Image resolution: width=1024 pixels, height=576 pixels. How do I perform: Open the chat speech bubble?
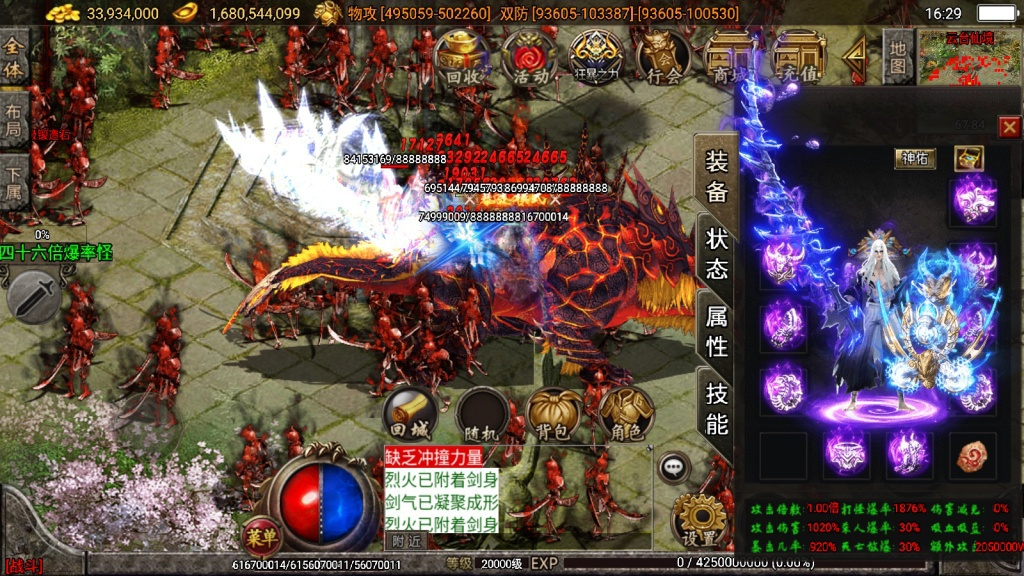coord(673,465)
